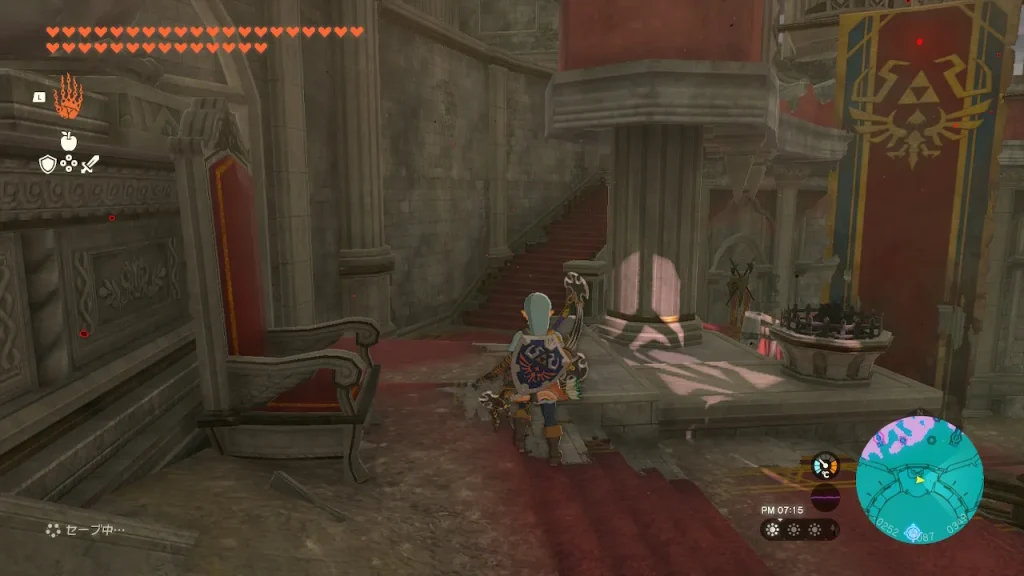The image size is (1024, 576).
Task: Select the current sunny weather forecast icon
Action: click(773, 530)
